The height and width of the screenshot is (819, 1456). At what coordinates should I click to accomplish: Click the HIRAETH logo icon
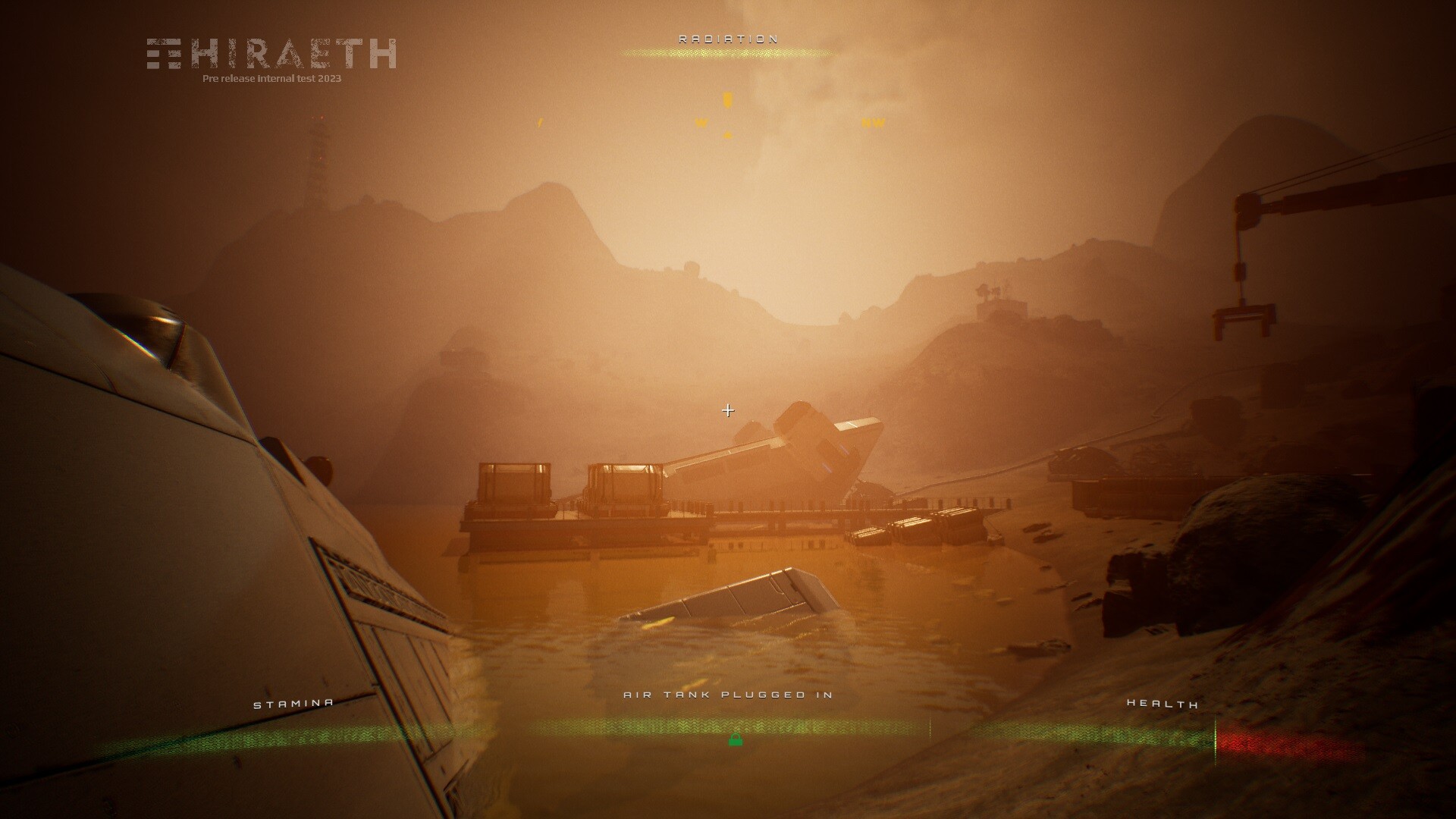pyautogui.click(x=163, y=54)
